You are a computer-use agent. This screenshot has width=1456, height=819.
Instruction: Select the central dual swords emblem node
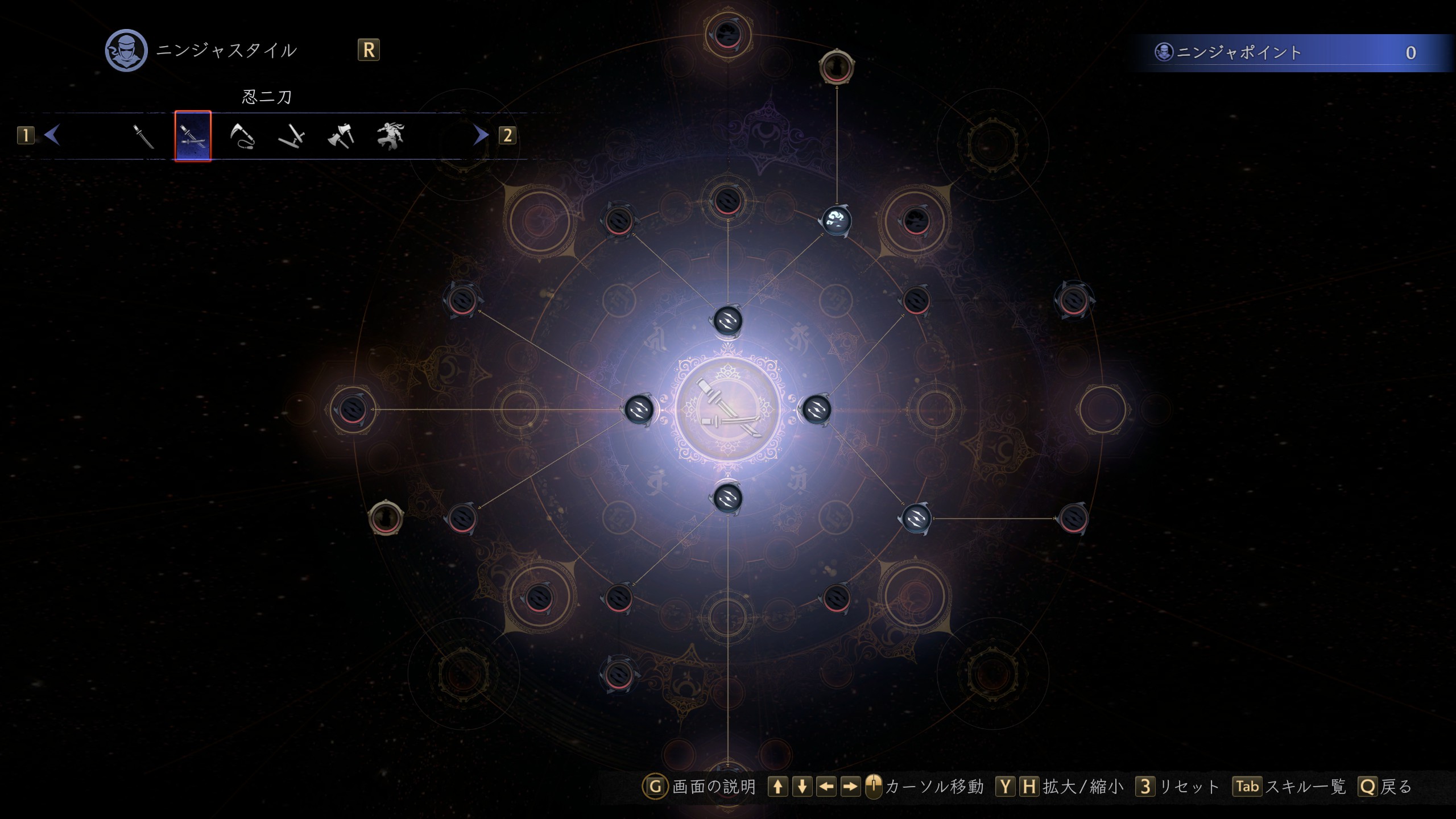727,409
